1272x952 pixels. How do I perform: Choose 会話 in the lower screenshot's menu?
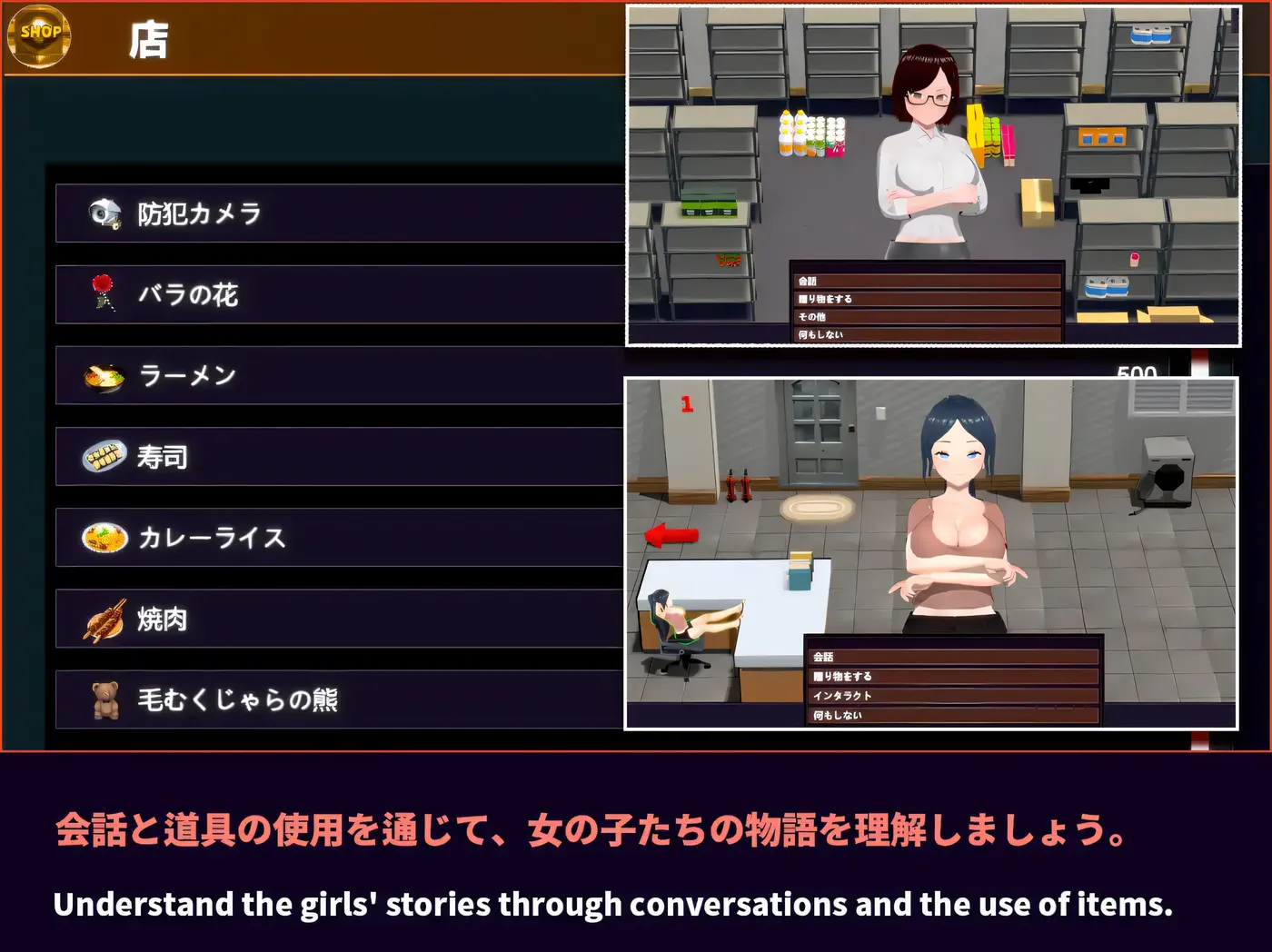point(954,656)
